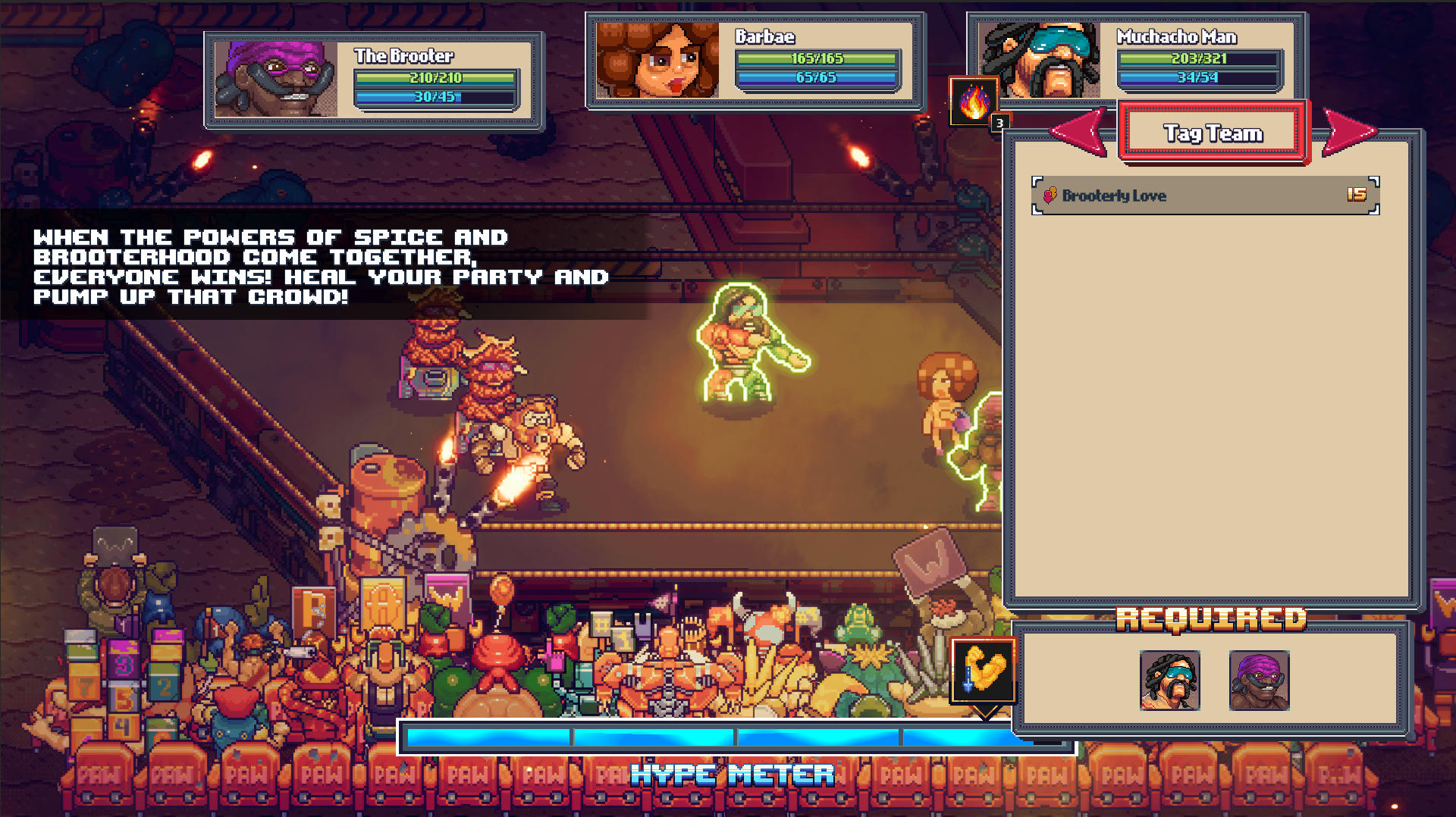Expand the Required portraits section
Viewport: 1456px width, 817px height.
tap(1214, 678)
